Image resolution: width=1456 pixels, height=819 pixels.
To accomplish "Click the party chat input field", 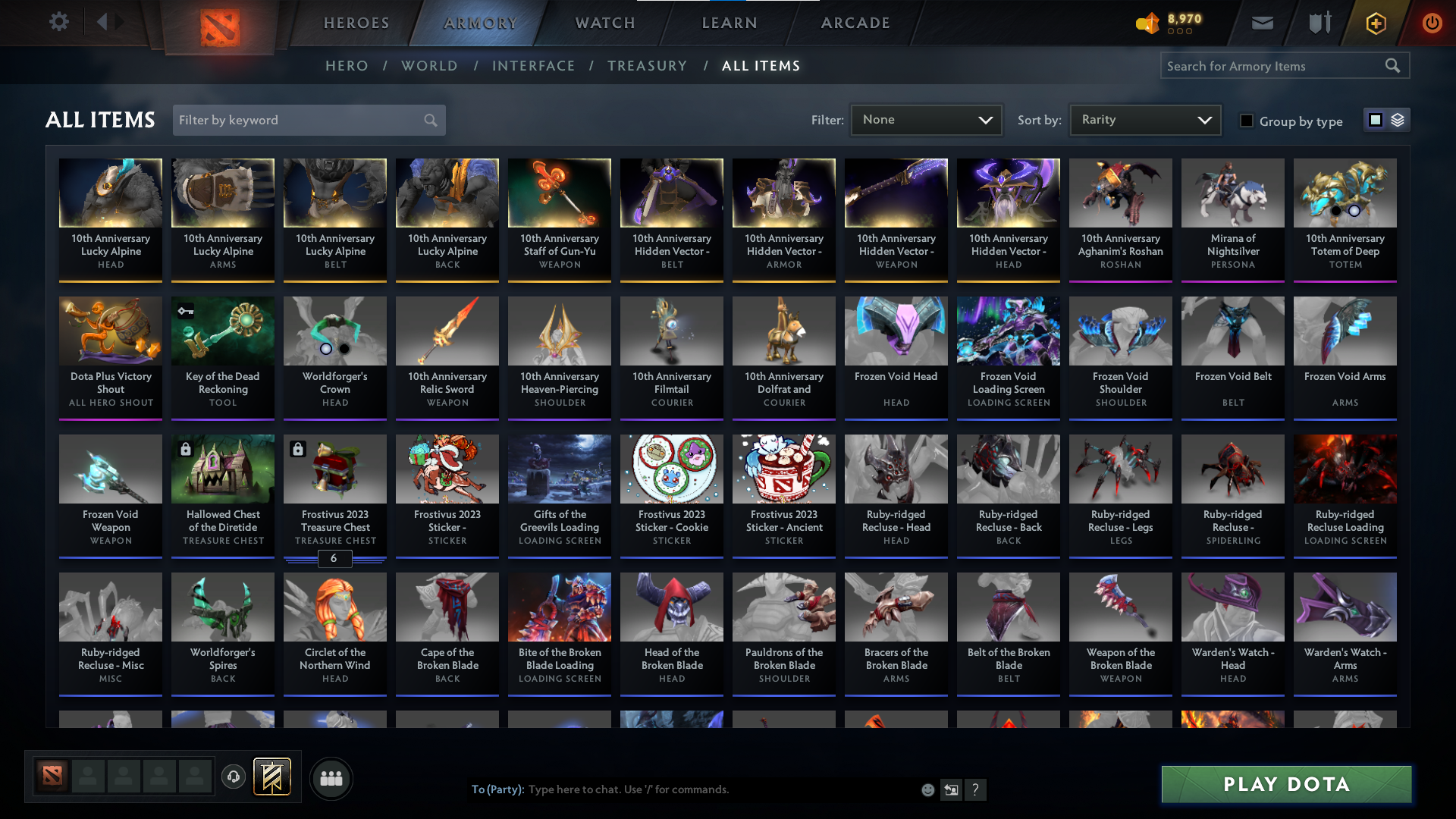I will (682, 789).
